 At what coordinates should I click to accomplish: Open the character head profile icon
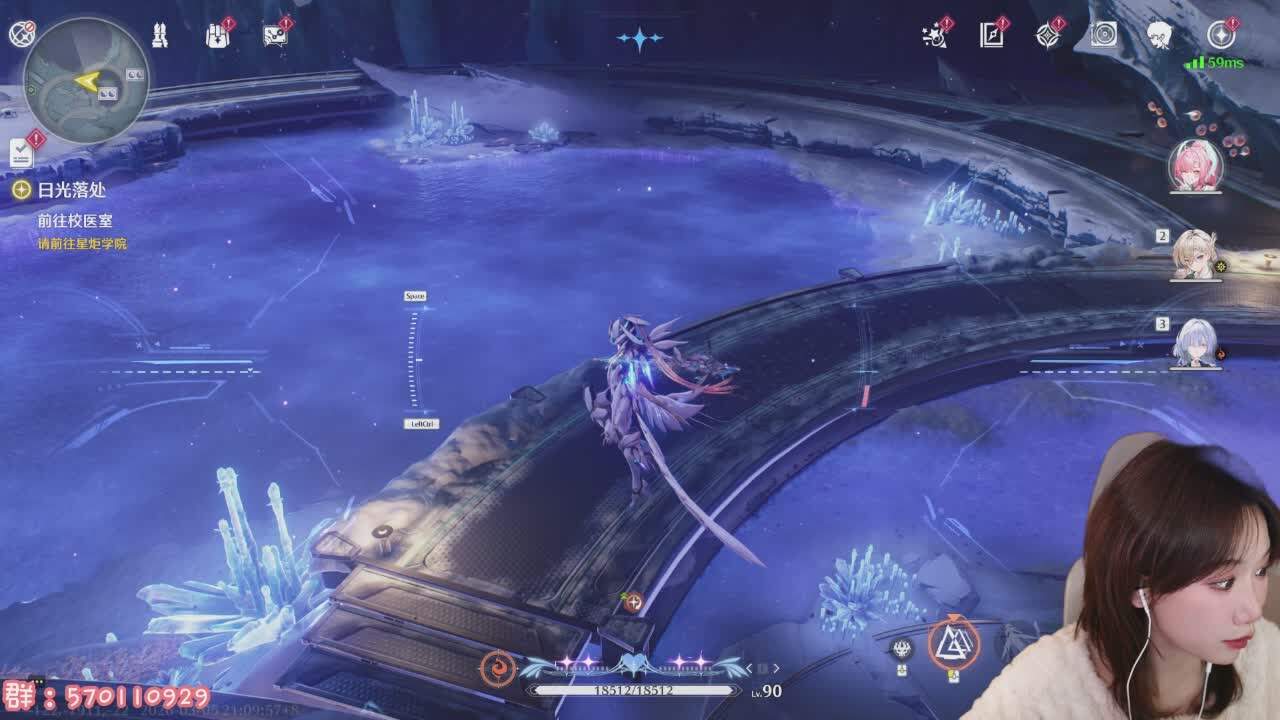(1160, 35)
